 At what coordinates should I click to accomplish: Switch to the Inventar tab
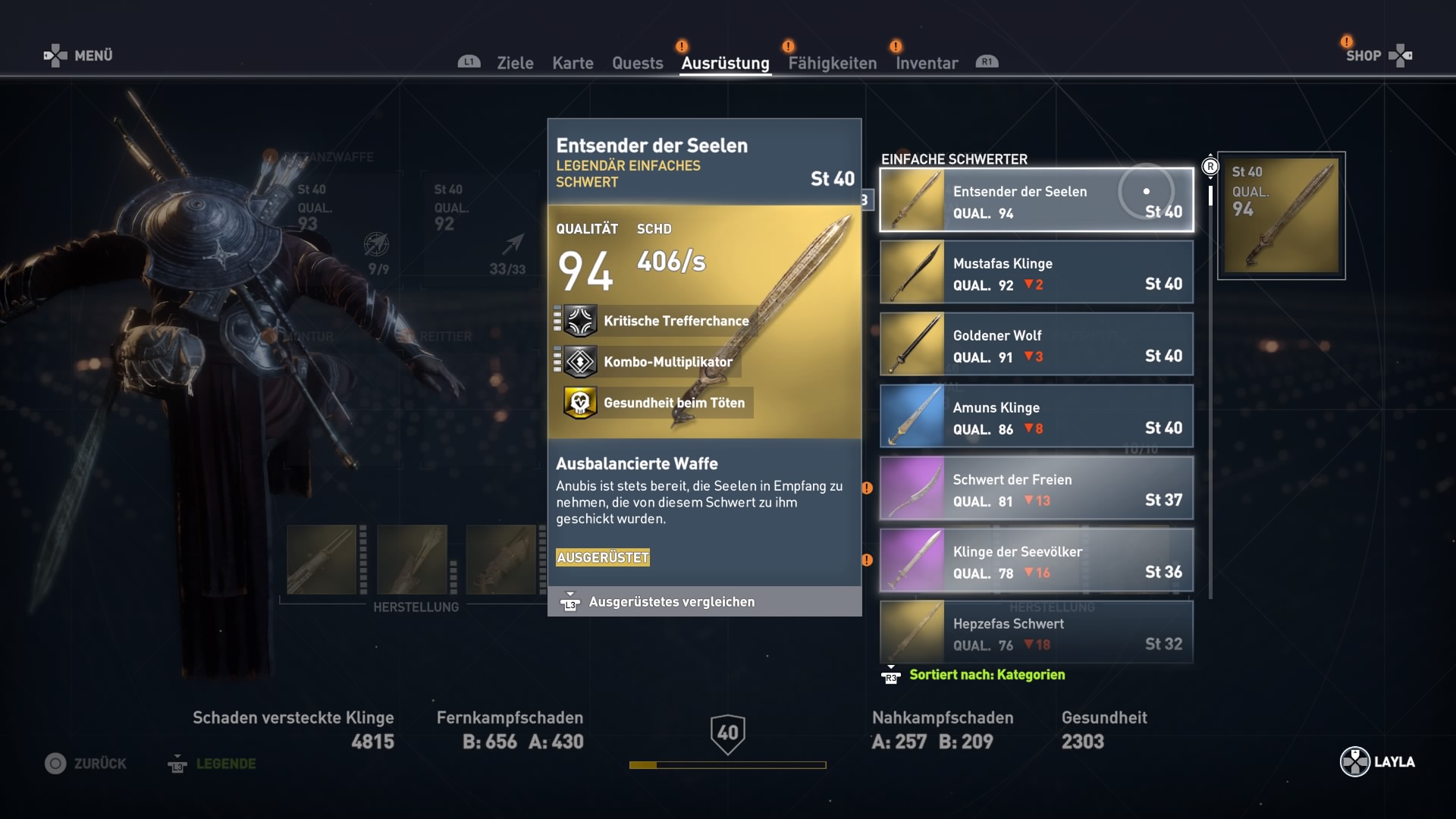[x=927, y=64]
